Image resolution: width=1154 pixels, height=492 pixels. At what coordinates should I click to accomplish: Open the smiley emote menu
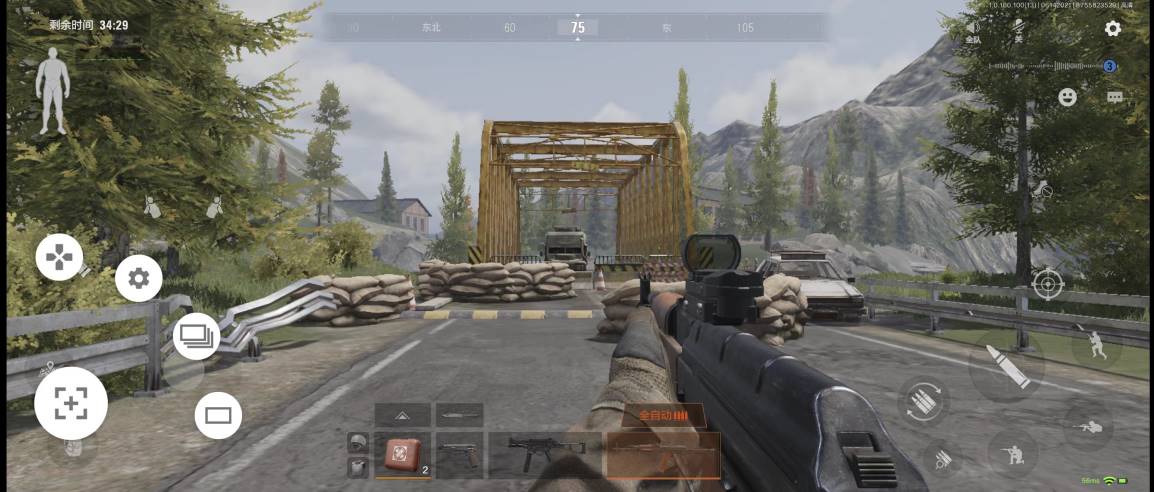(1068, 97)
